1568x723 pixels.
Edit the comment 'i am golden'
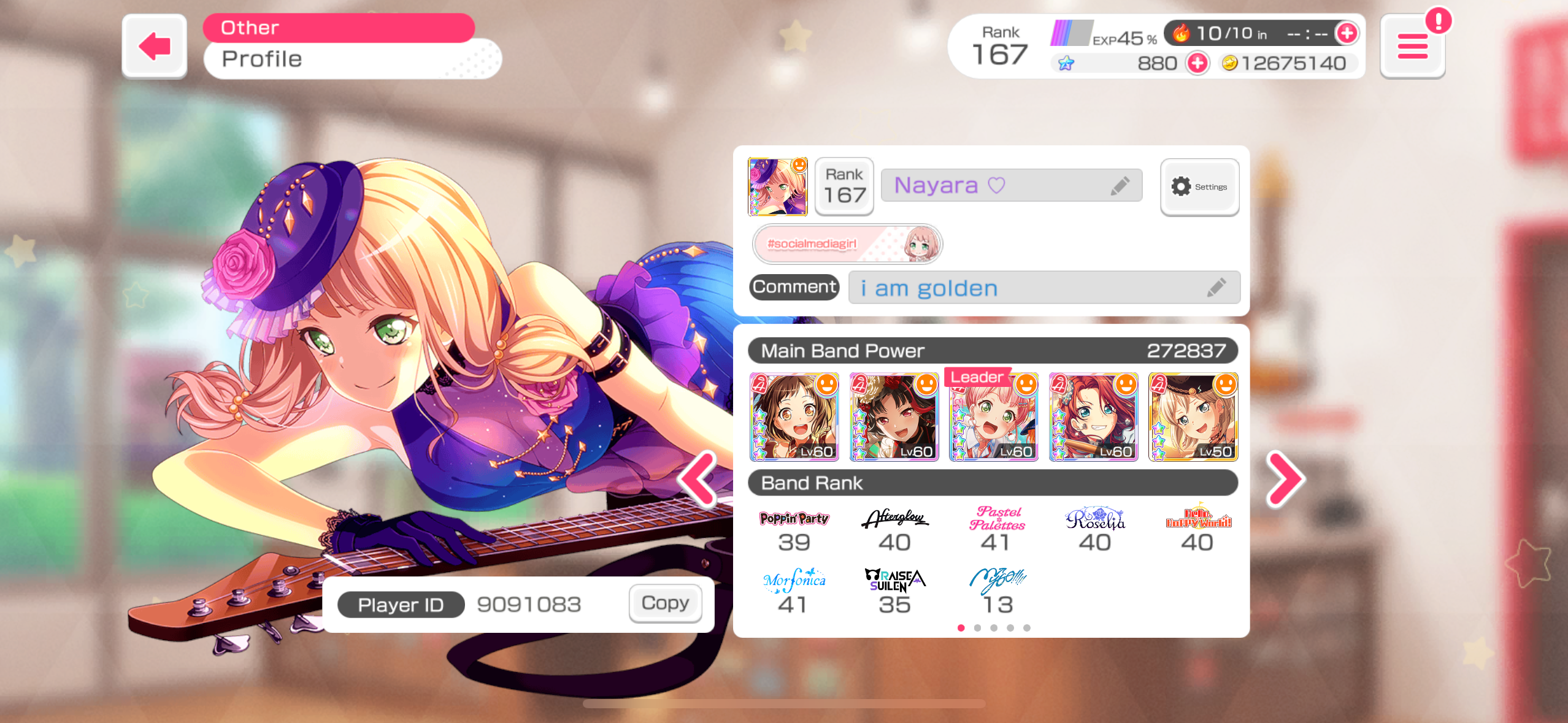tap(1216, 287)
